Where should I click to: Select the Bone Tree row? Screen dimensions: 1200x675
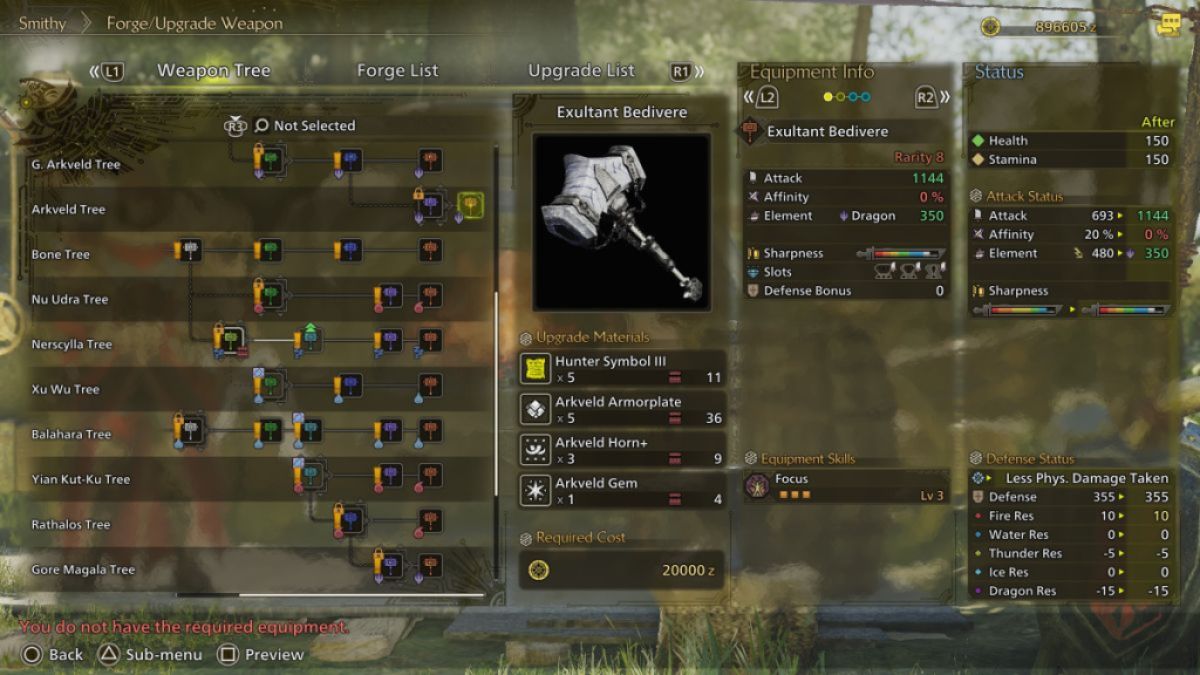tap(61, 255)
